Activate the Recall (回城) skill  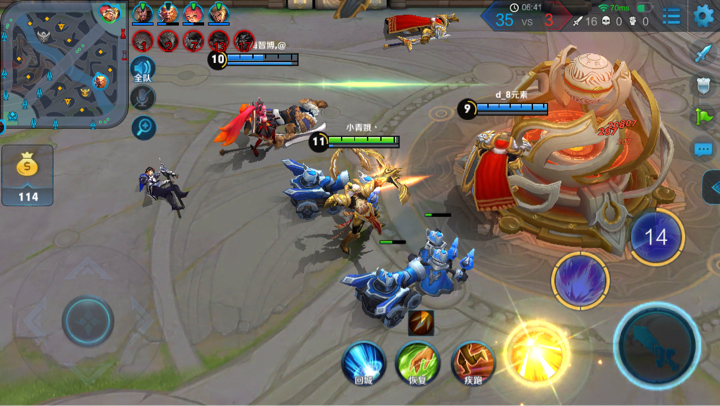pyautogui.click(x=363, y=362)
